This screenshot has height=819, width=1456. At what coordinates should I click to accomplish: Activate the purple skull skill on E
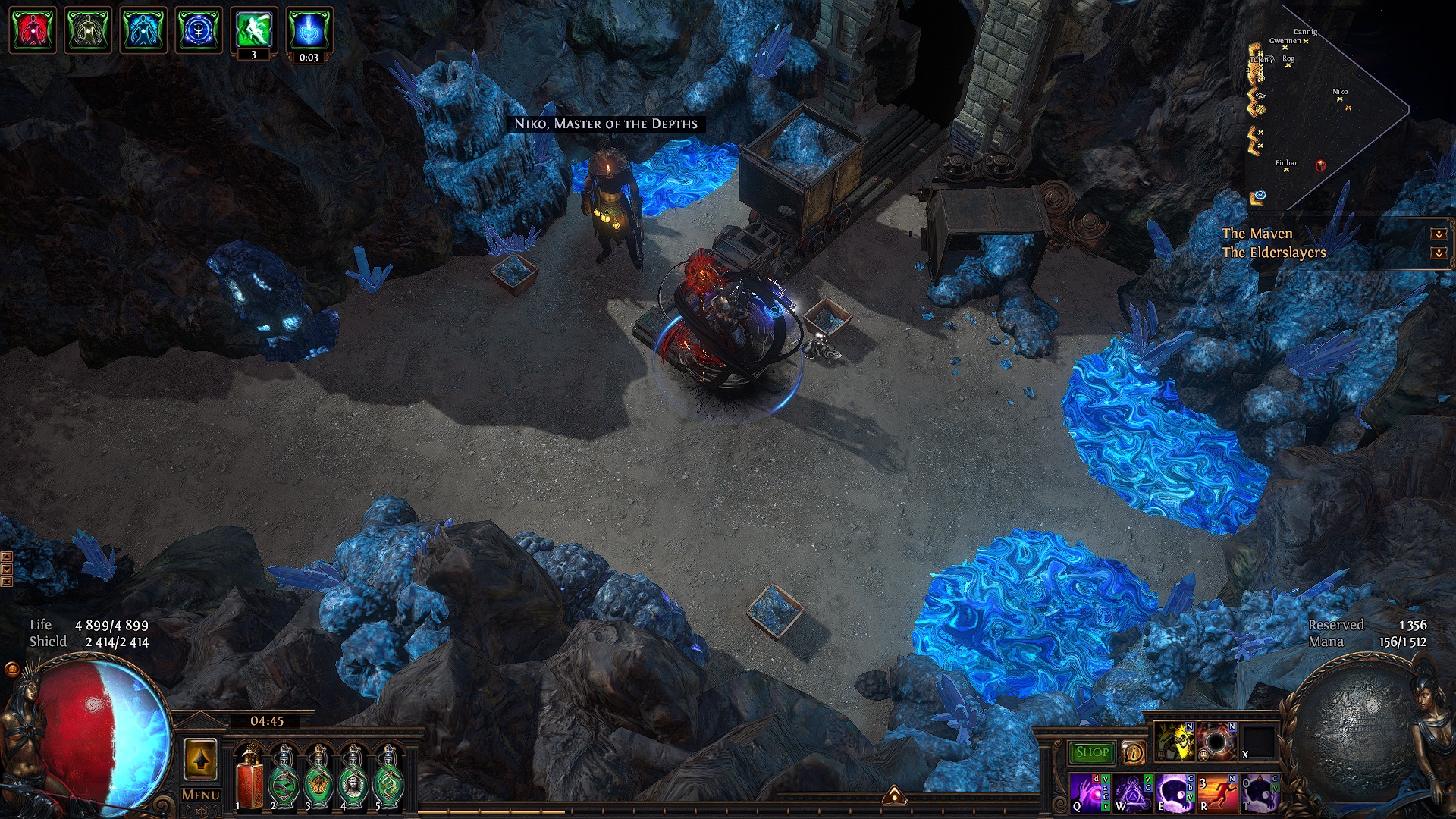point(1174,792)
